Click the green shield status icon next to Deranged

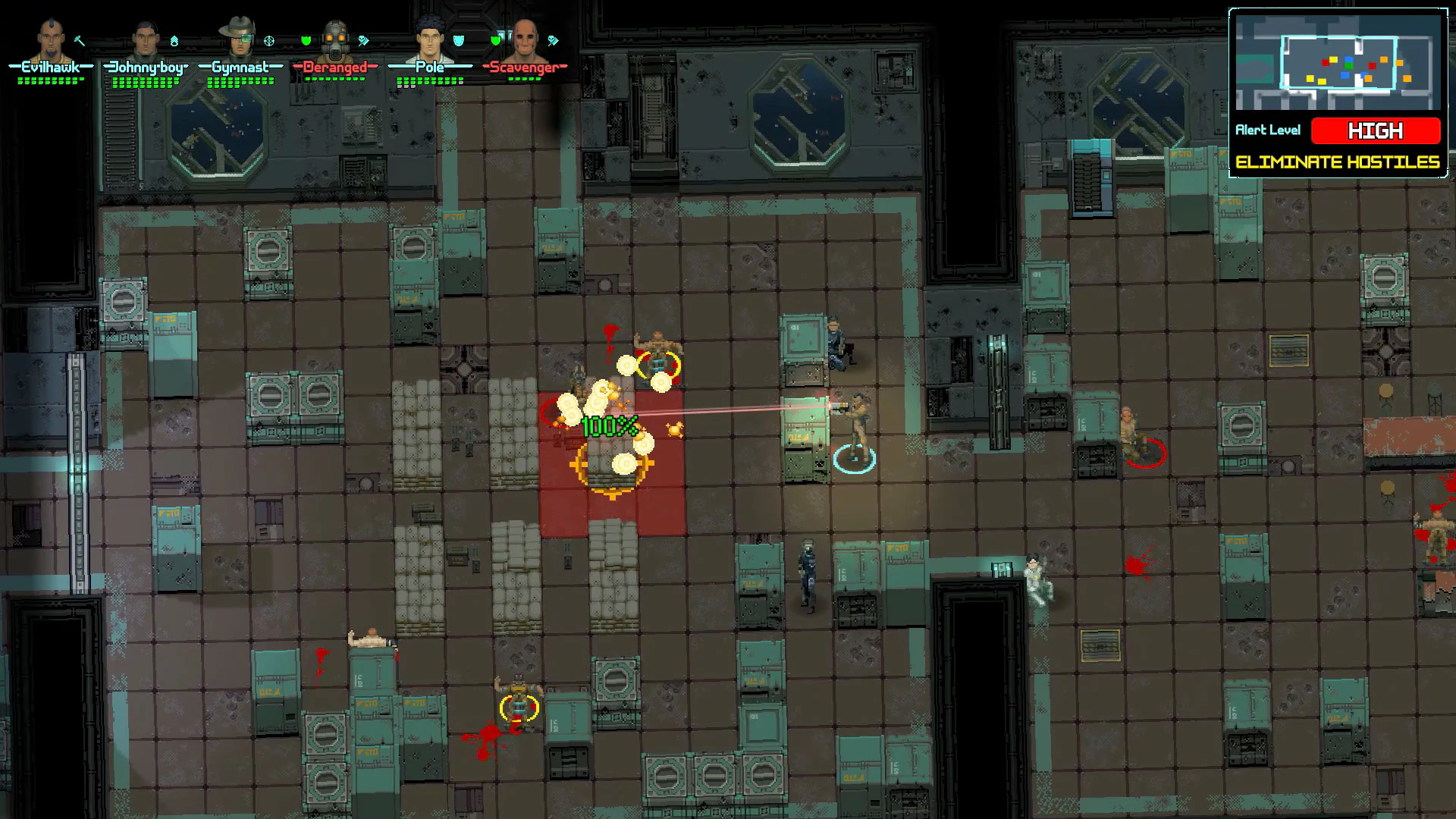point(306,39)
